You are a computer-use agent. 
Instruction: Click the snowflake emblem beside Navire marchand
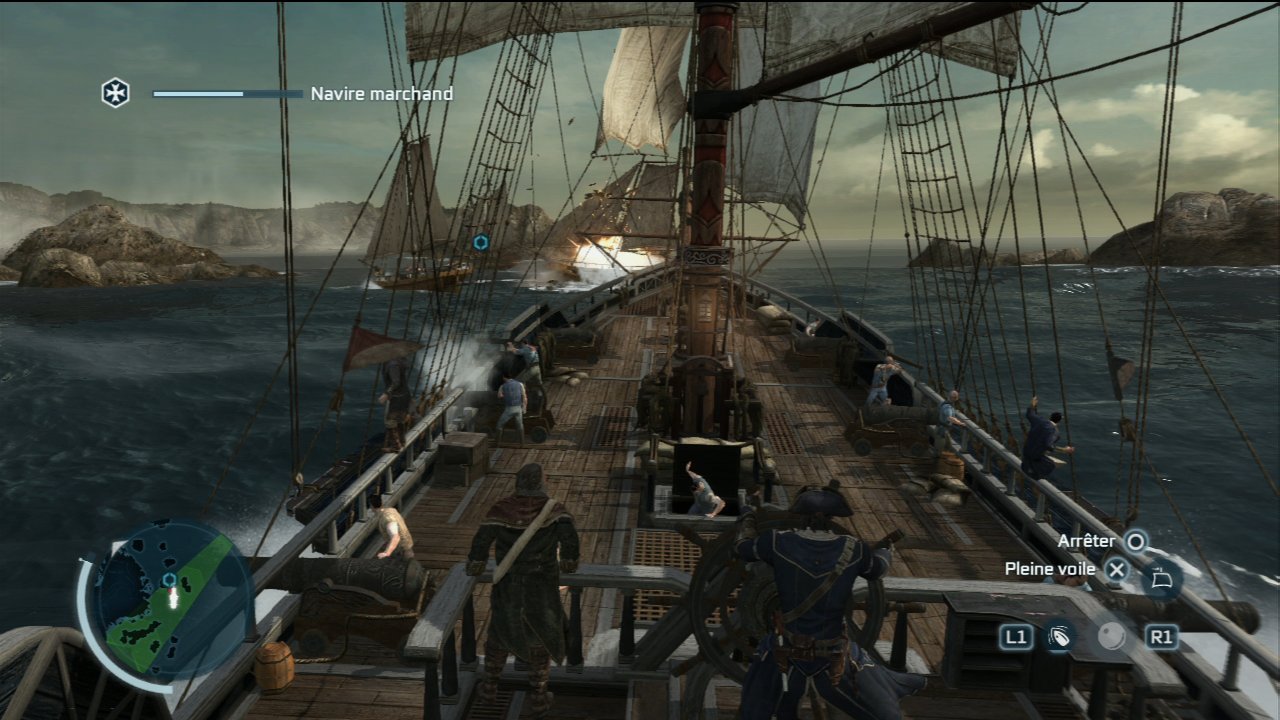coord(116,93)
